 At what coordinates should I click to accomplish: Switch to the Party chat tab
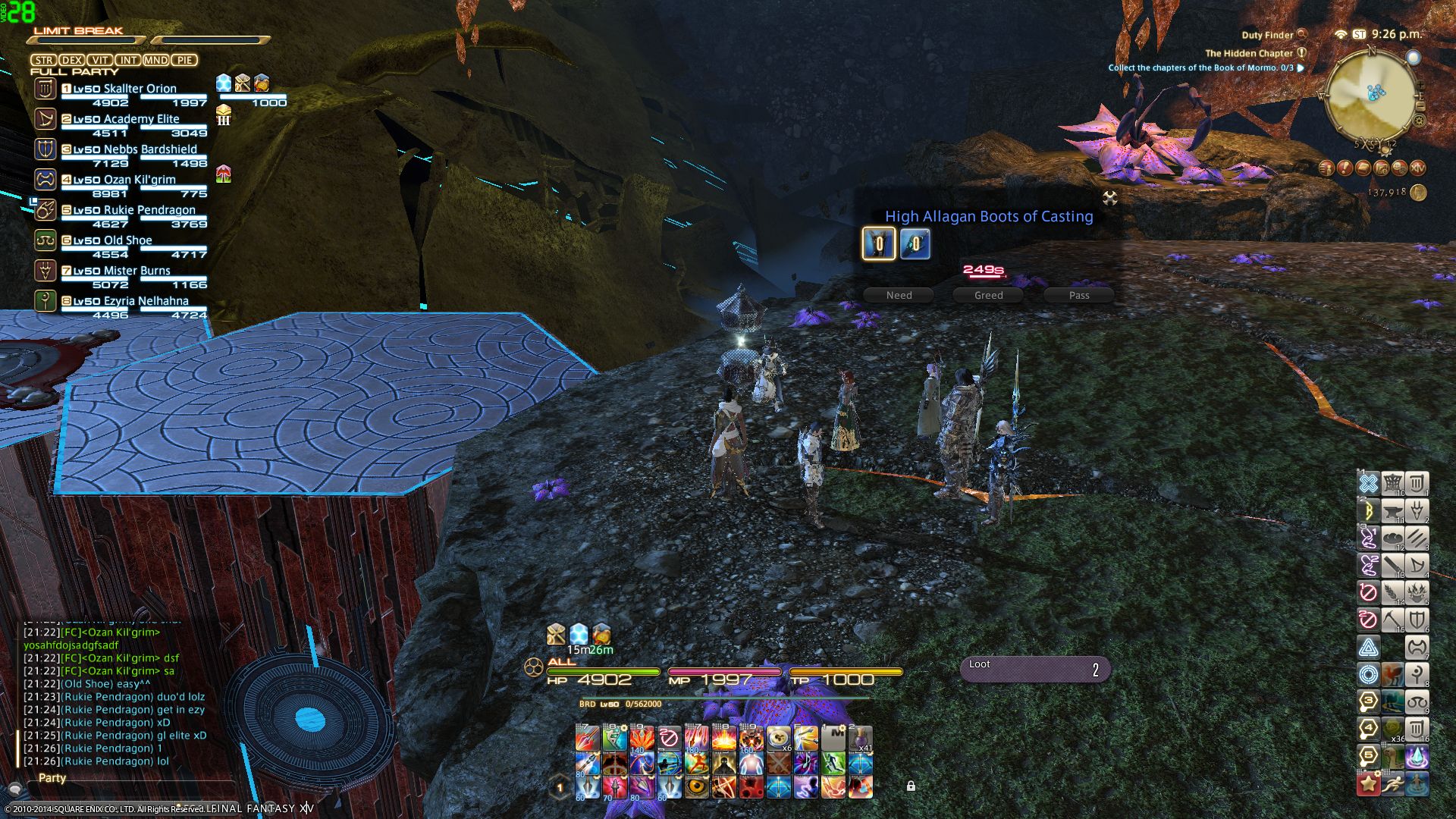(x=52, y=778)
